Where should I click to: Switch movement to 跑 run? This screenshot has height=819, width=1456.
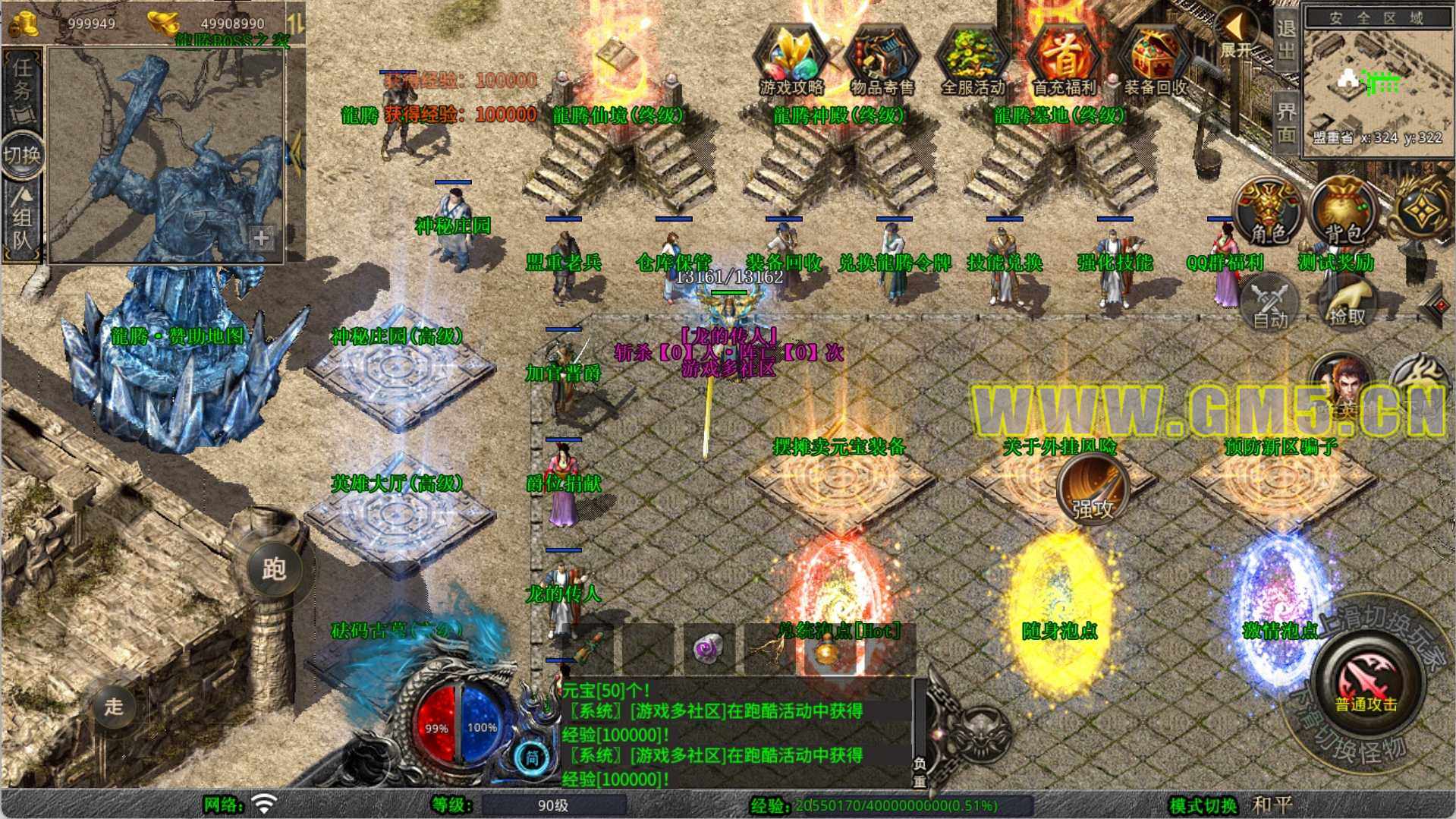pos(274,569)
